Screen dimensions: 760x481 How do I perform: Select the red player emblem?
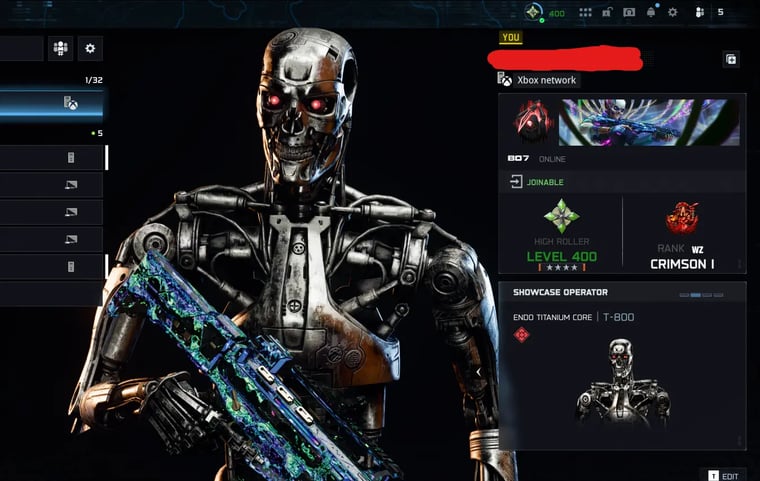[x=532, y=122]
